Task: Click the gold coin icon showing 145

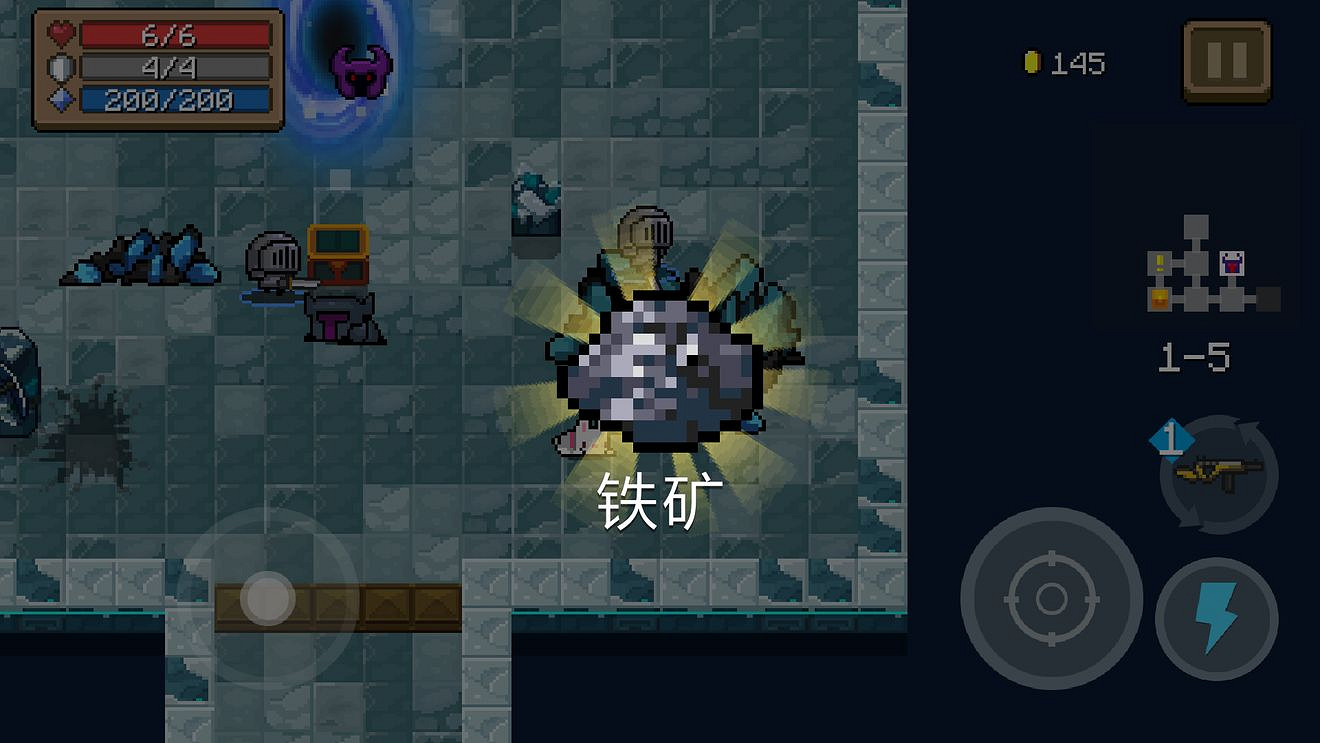Action: click(x=1034, y=60)
